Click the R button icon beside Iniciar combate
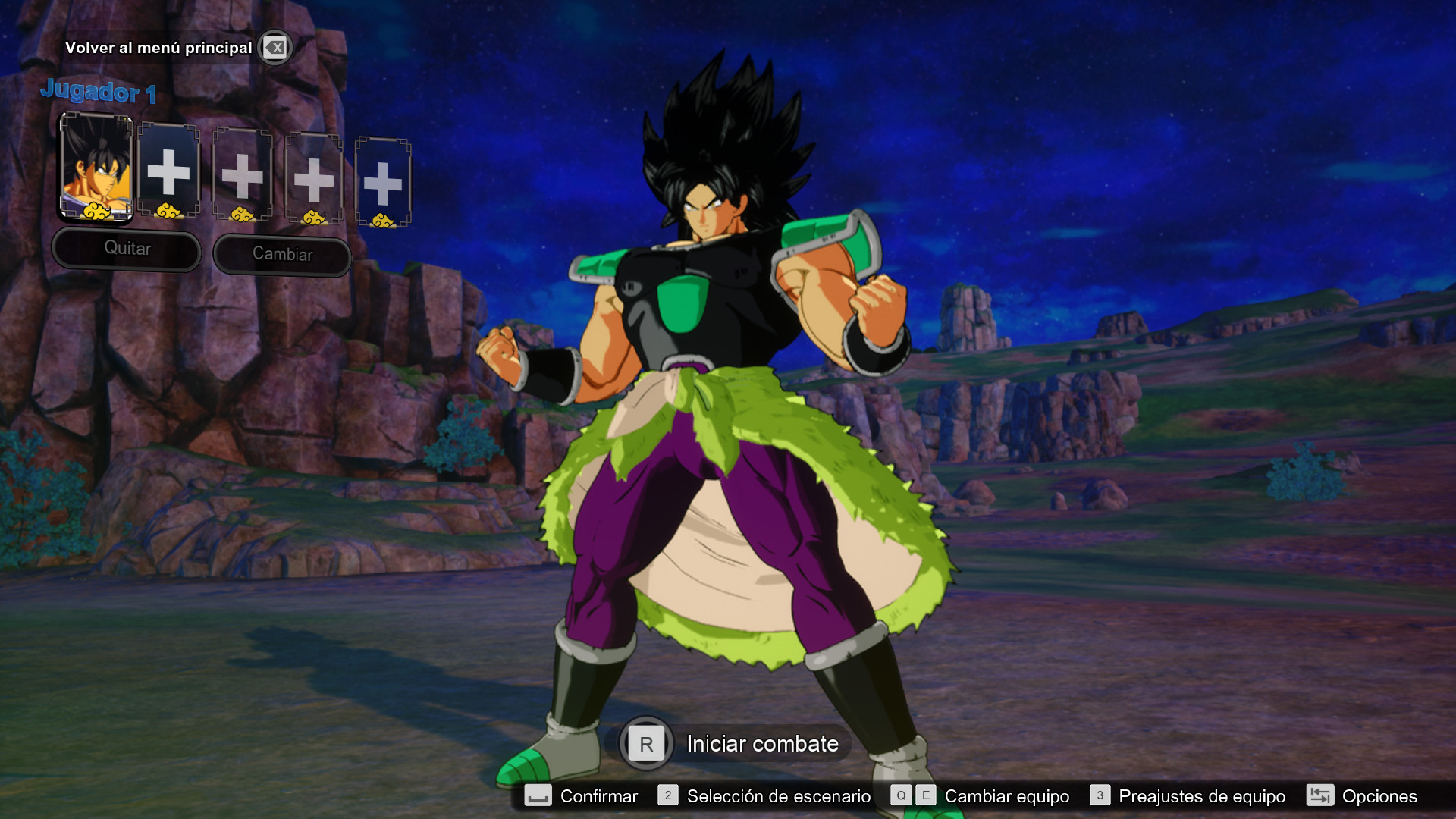Screen dimensions: 1456x819 click(x=645, y=744)
